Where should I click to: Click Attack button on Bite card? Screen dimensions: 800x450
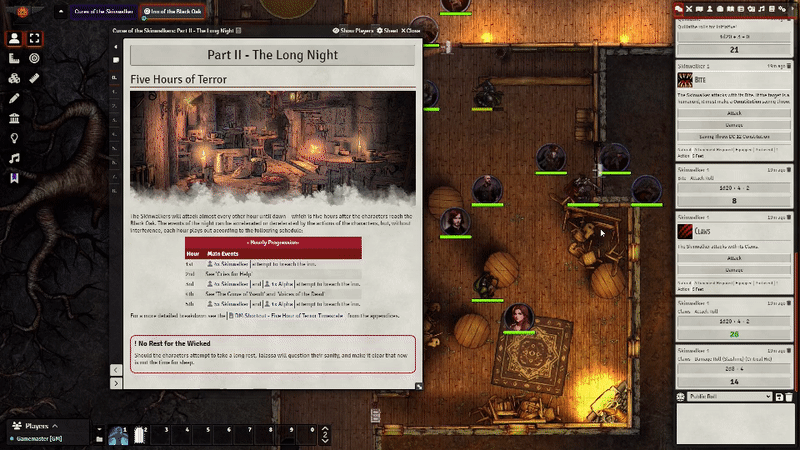[x=735, y=114]
